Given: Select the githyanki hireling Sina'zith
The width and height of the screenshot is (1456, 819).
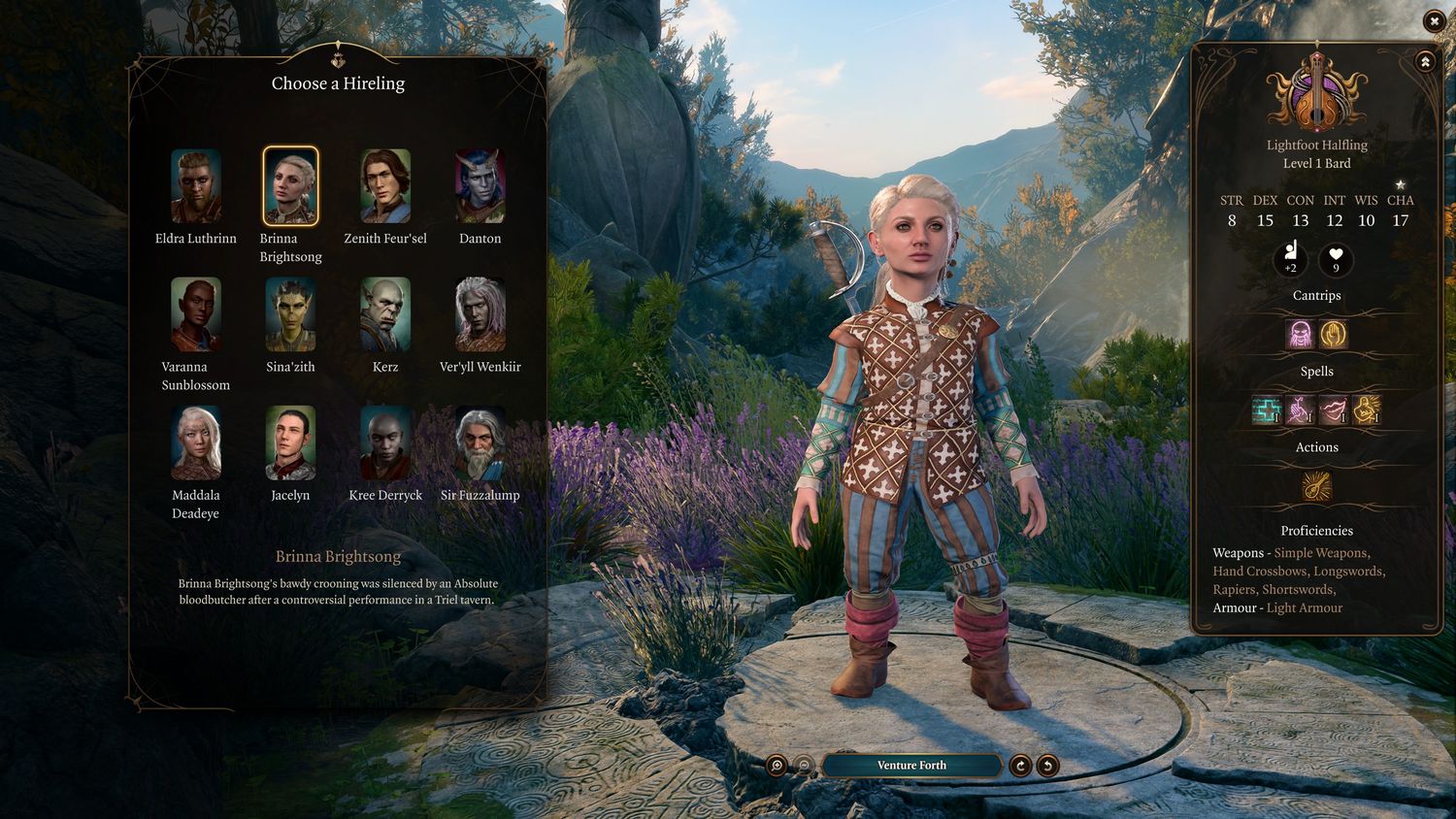Looking at the screenshot, I should click(x=290, y=314).
